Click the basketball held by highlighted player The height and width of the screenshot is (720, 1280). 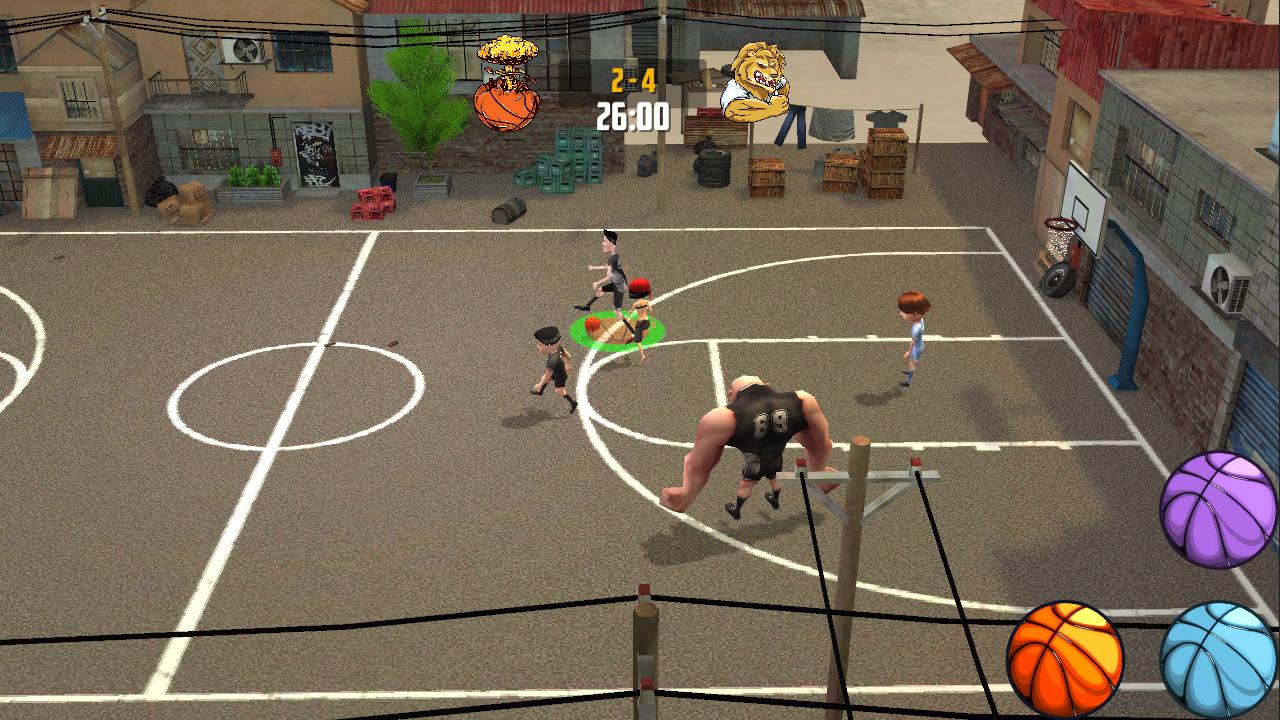[594, 323]
